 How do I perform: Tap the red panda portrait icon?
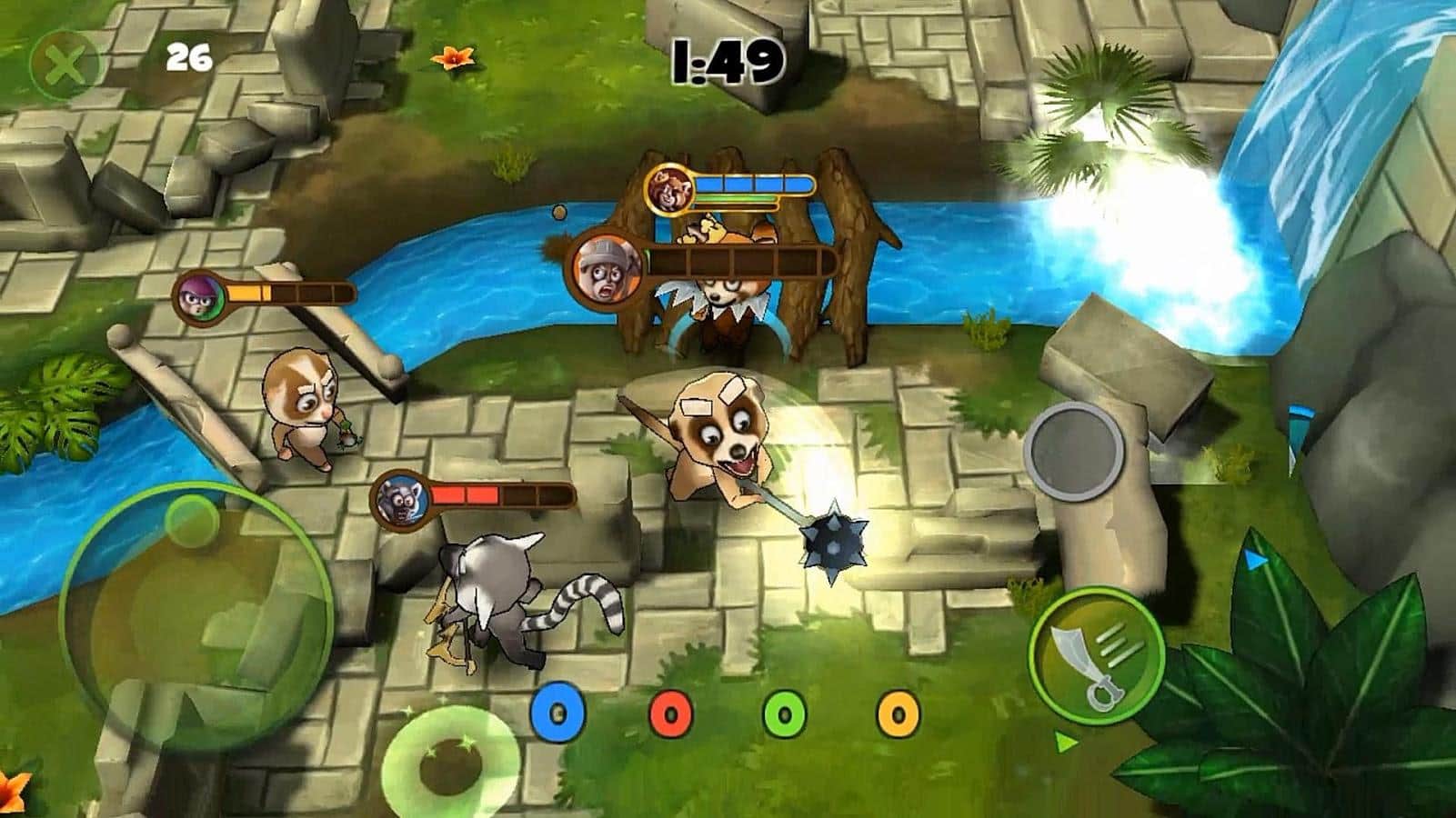point(669,186)
